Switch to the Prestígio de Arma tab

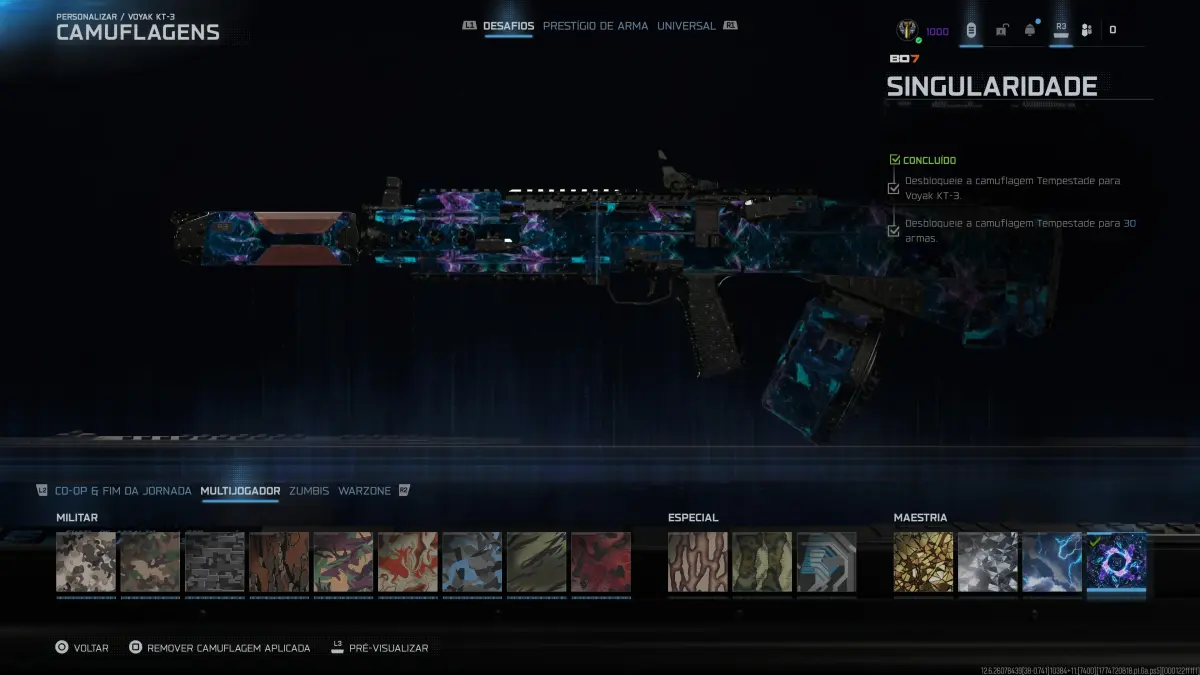tap(595, 26)
